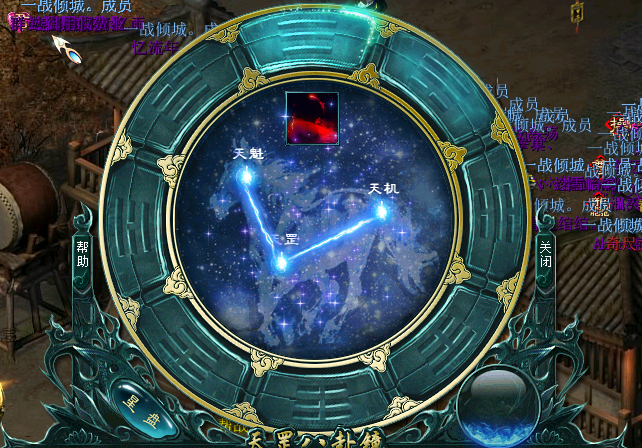Select the 天魁 star node
The image size is (642, 448).
click(244, 175)
